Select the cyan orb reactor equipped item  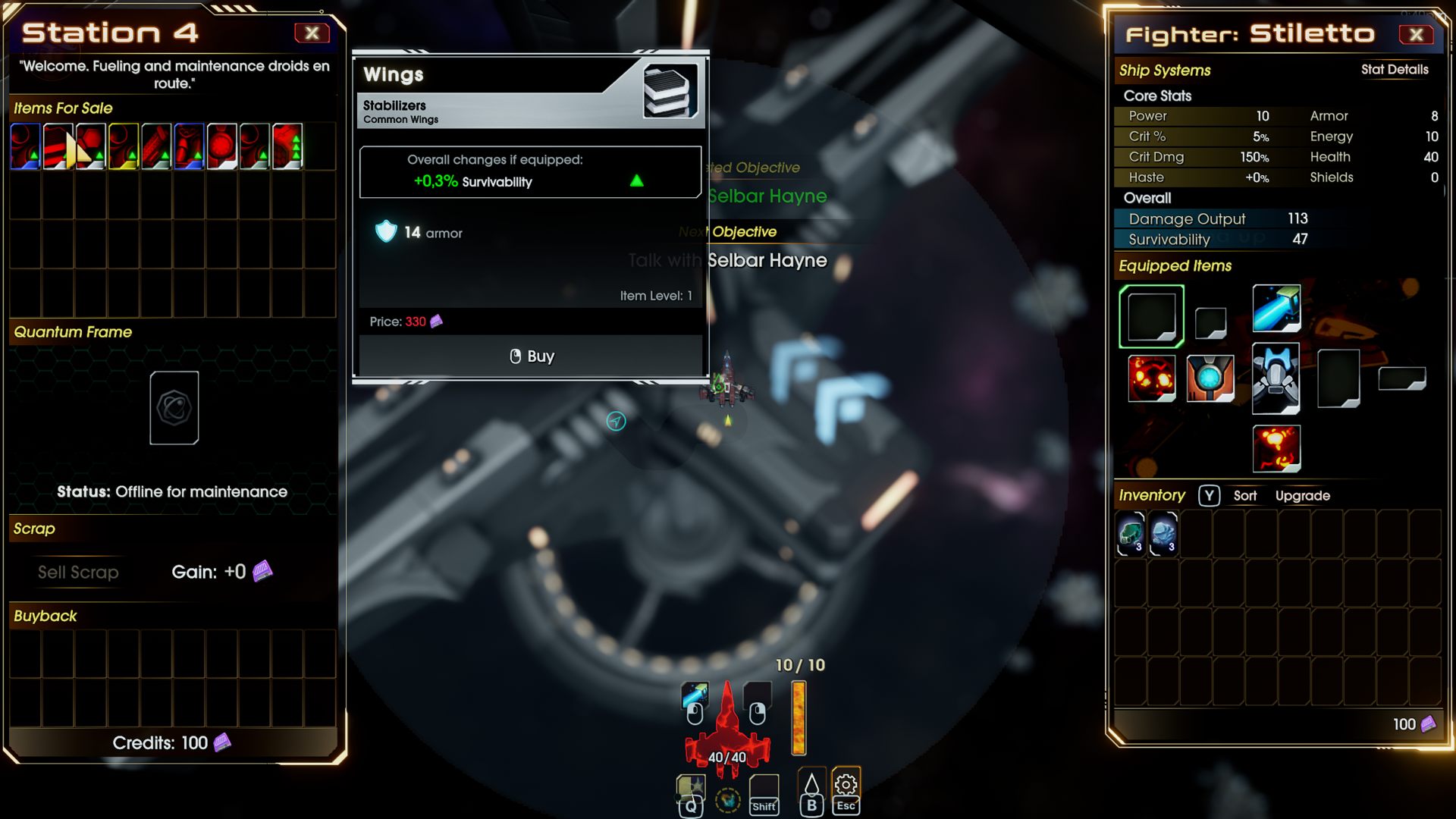pyautogui.click(x=1210, y=378)
